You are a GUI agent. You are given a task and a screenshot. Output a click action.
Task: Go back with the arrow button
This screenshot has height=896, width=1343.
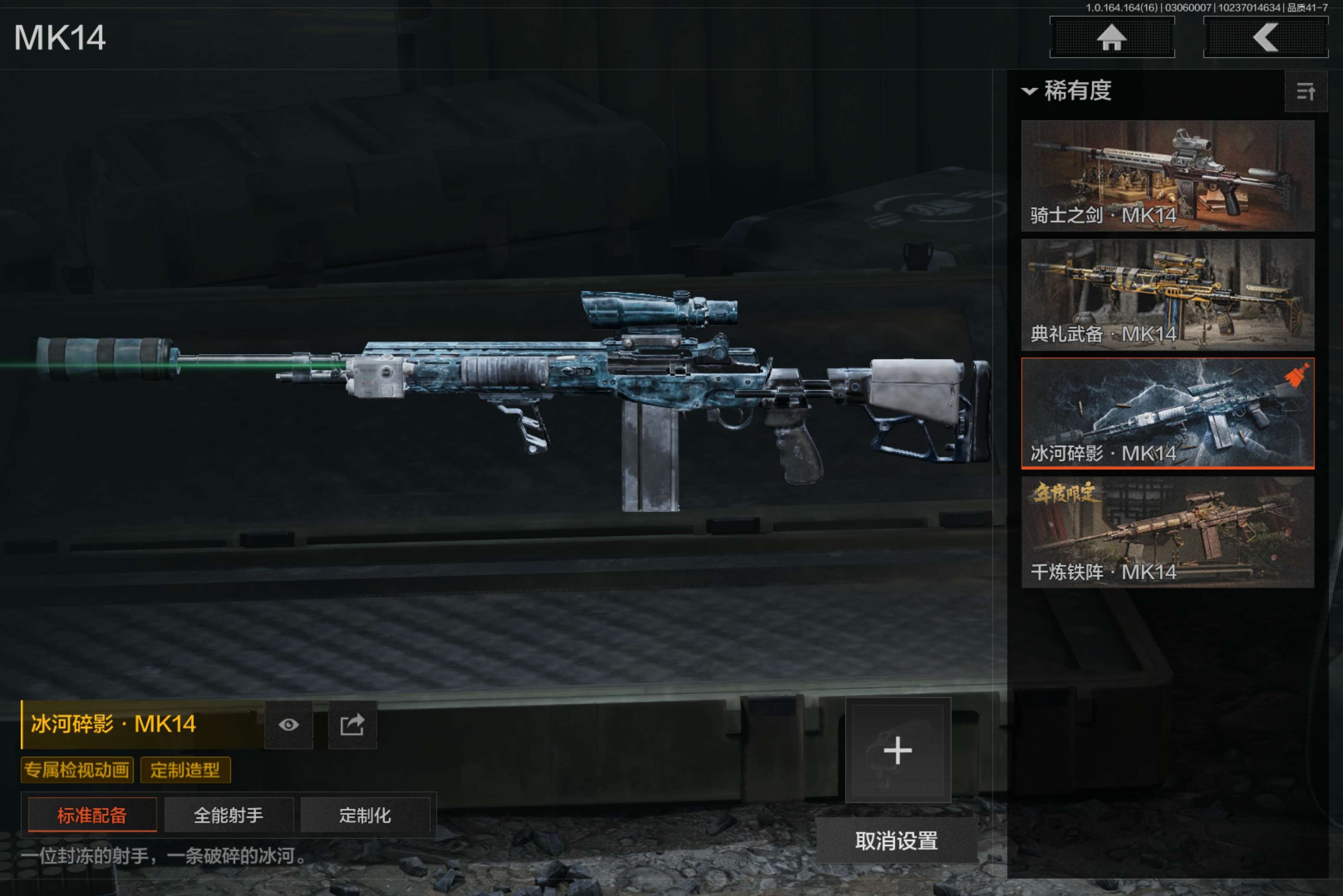pos(1265,38)
